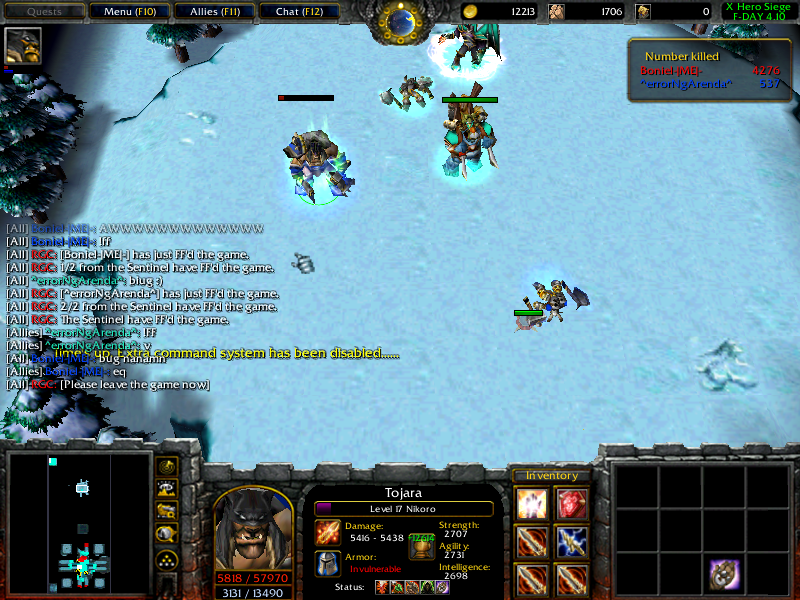The image size is (800, 600).
Task: Click the damage sword stat icon
Action: pyautogui.click(x=328, y=532)
